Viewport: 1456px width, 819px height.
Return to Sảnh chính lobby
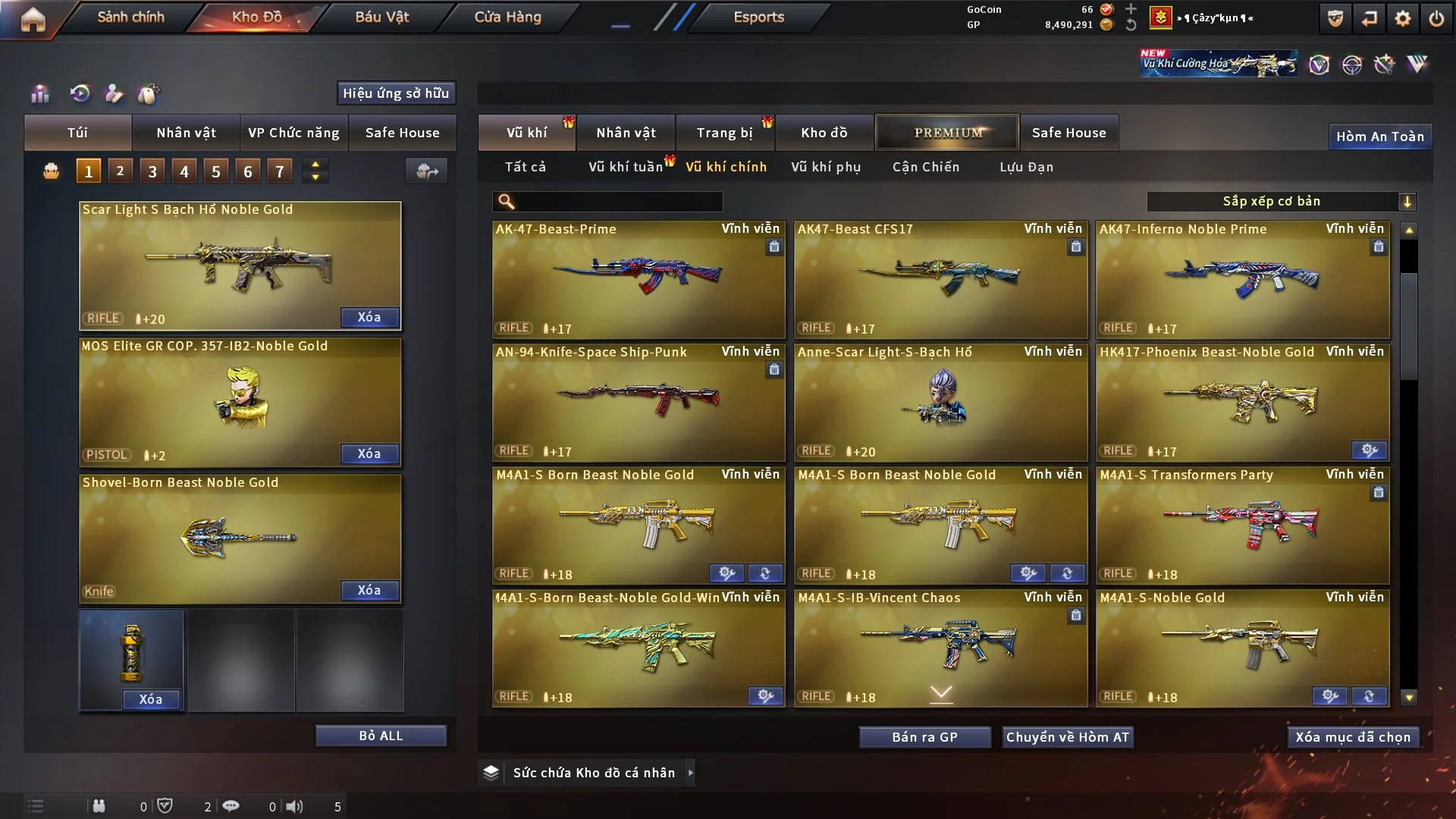click(x=130, y=17)
